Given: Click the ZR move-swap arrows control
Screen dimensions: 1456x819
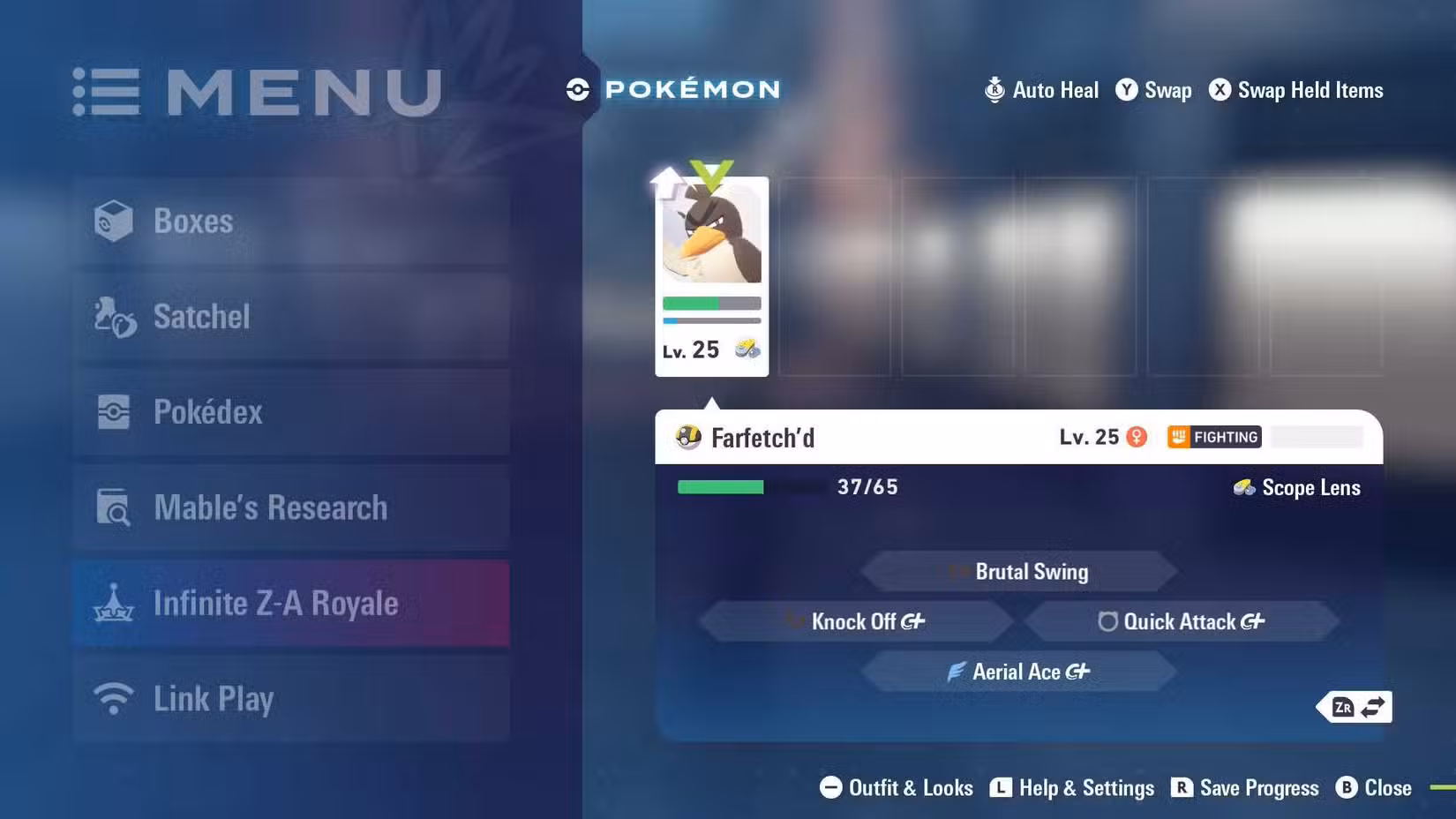Looking at the screenshot, I should pyautogui.click(x=1355, y=706).
